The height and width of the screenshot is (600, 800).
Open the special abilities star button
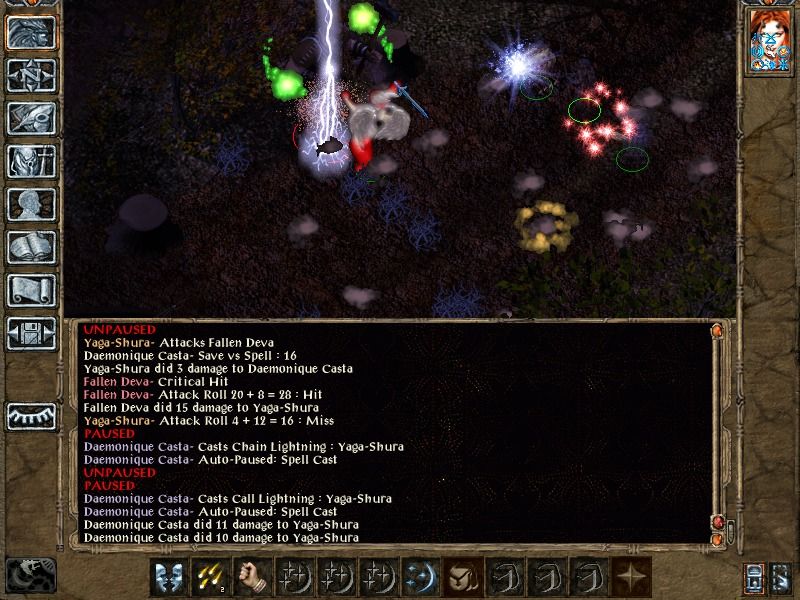[x=630, y=577]
